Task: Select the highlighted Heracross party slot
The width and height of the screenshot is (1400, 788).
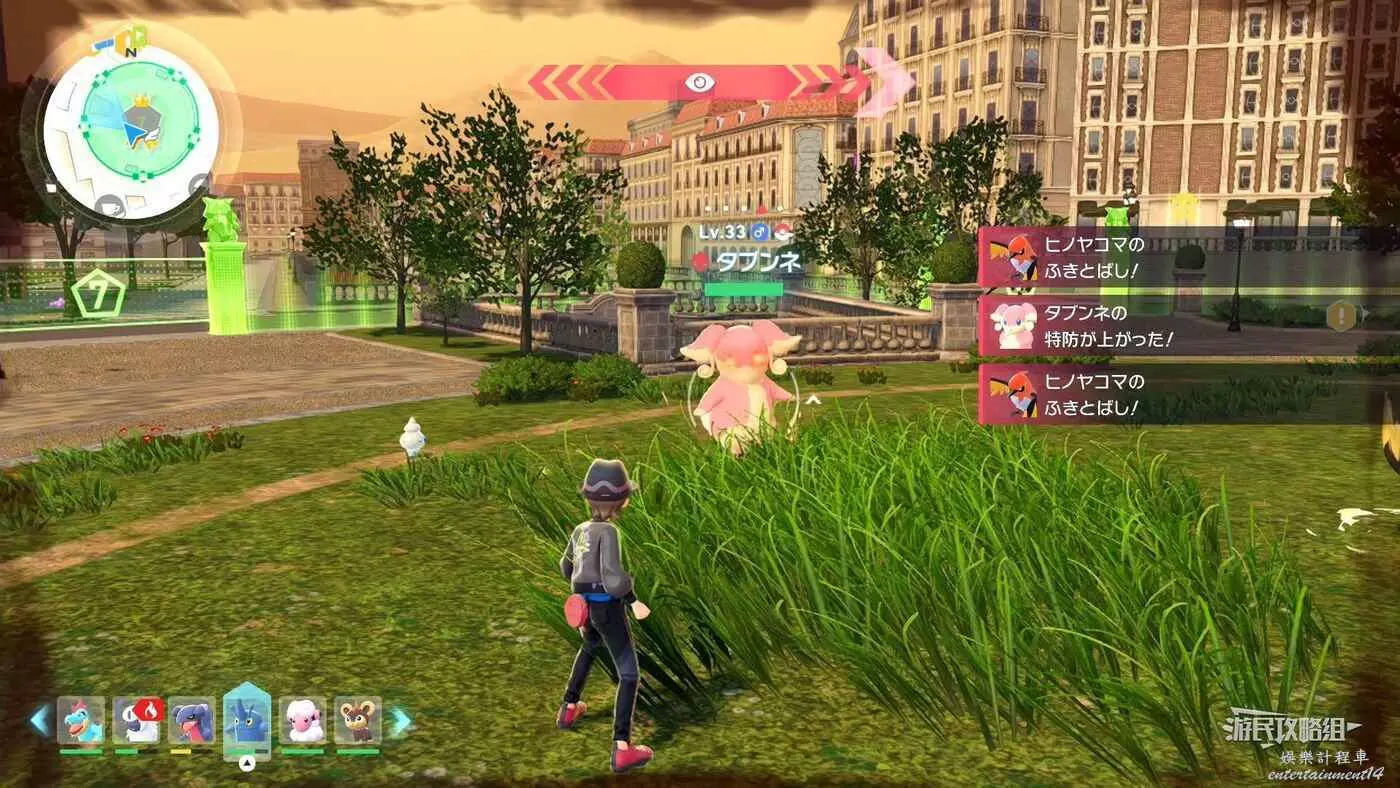Action: [247, 718]
